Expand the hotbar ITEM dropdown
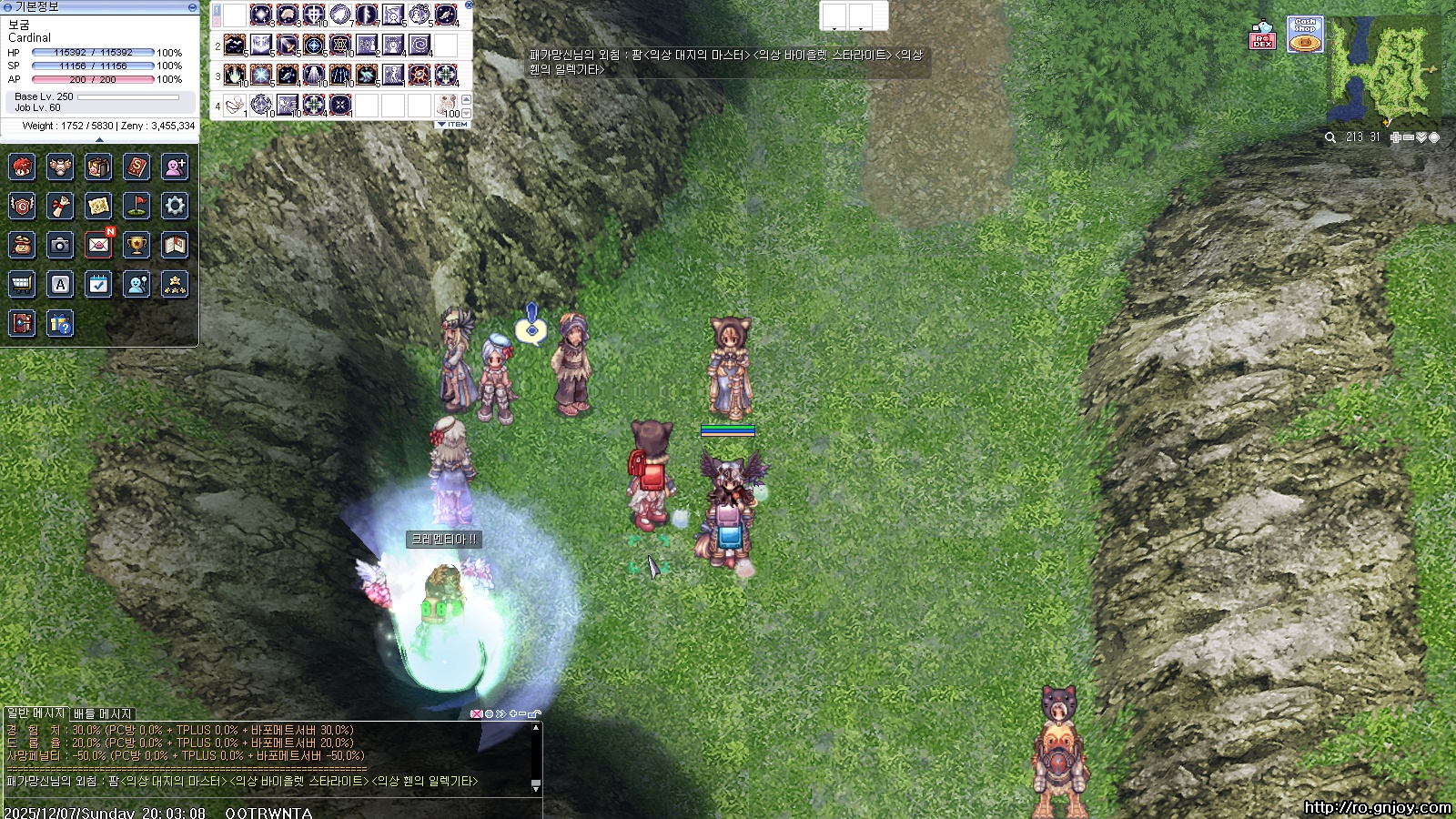Viewport: 1456px width, 819px height. [453, 125]
